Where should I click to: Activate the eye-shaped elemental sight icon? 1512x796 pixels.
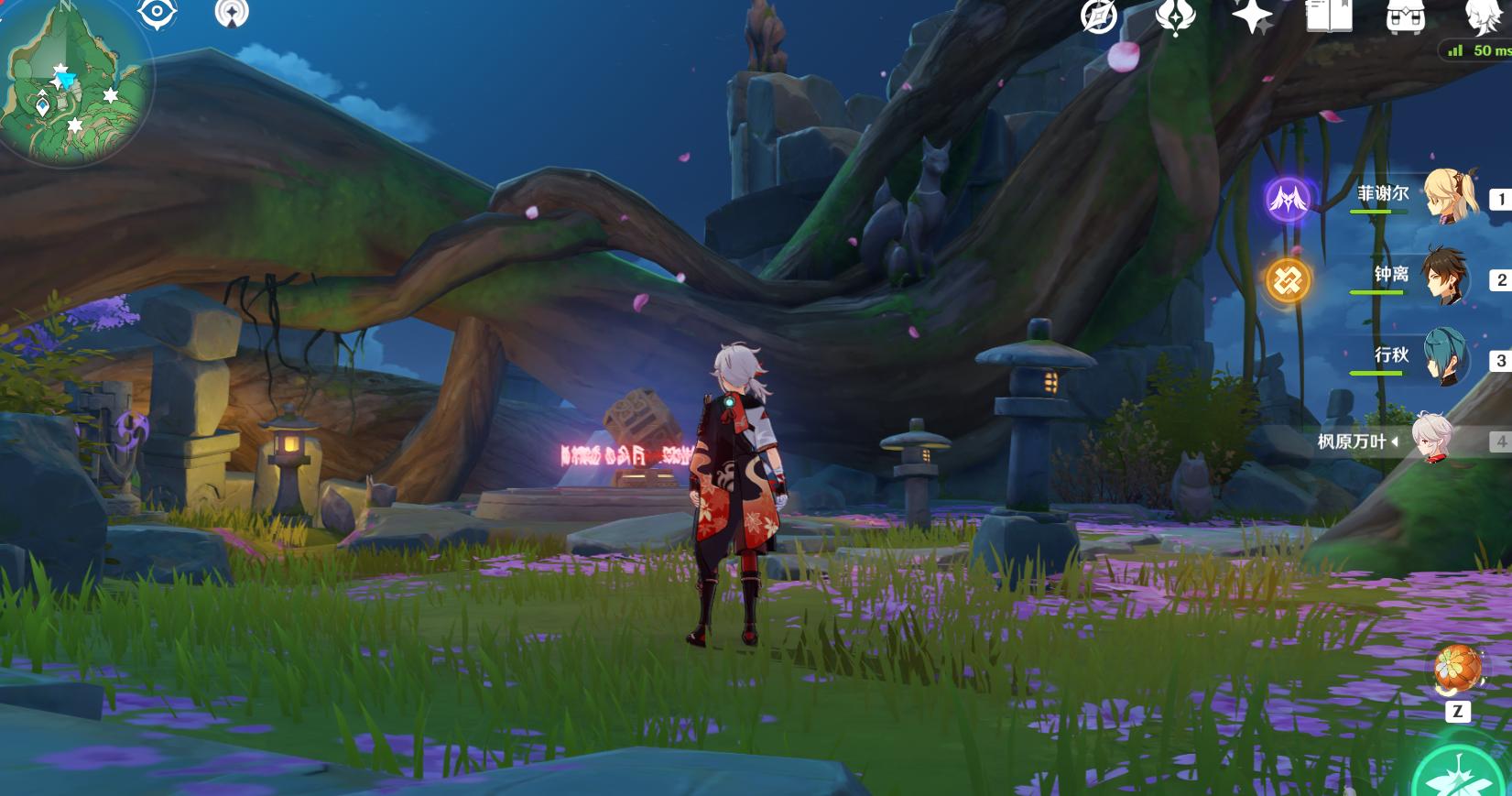point(157,13)
